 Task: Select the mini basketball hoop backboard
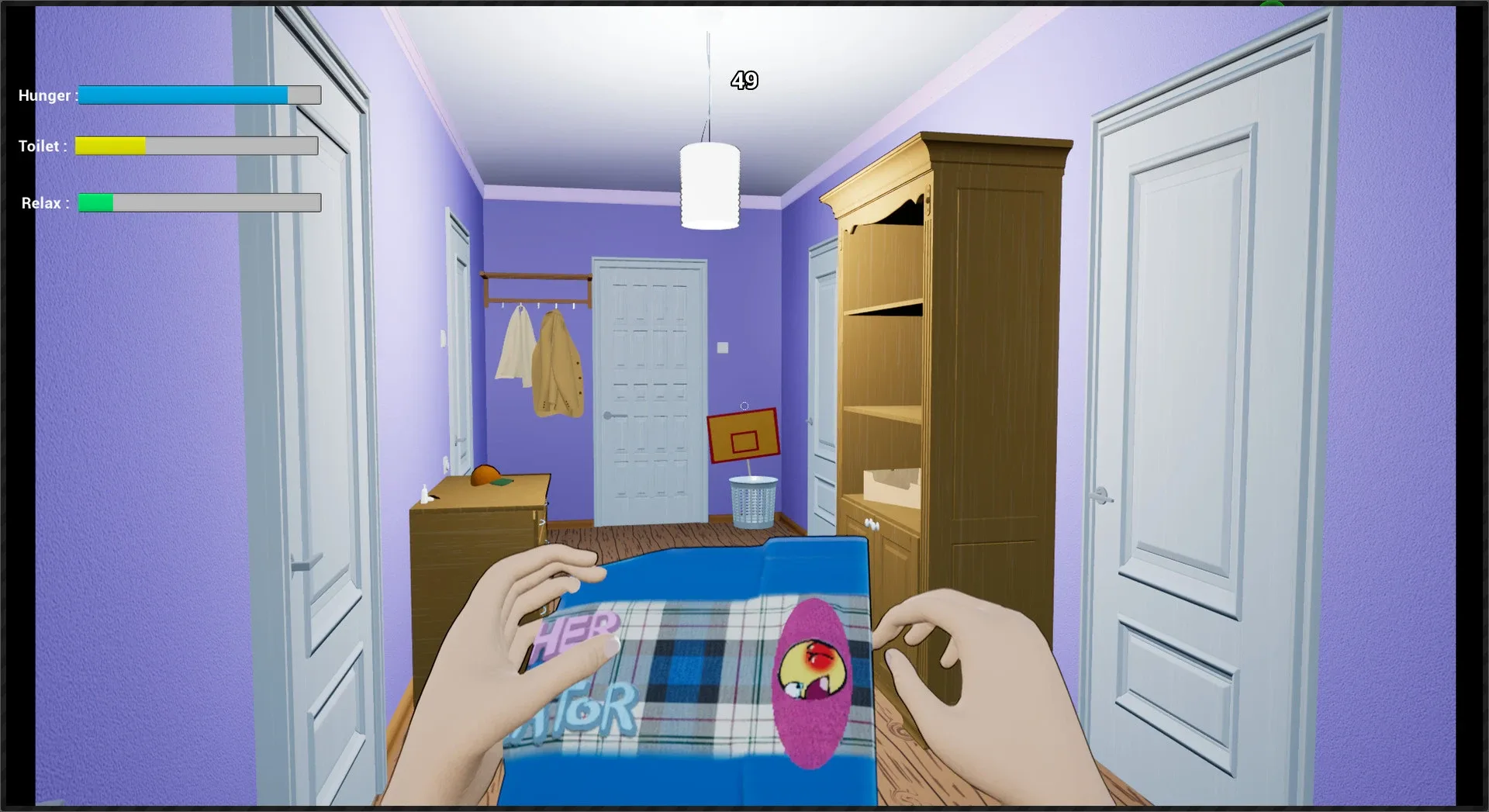tap(743, 438)
